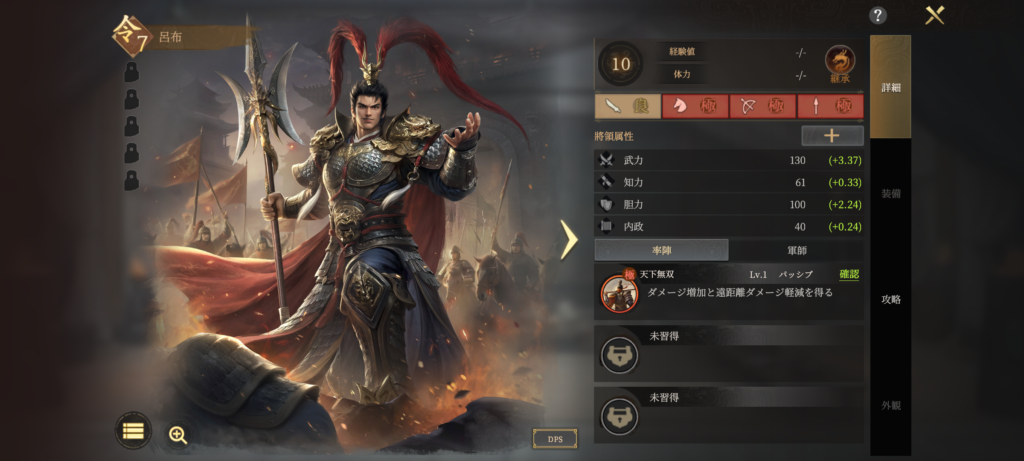Choose the archer bow 極 aptitude badge
The image size is (1024, 461).
click(762, 106)
